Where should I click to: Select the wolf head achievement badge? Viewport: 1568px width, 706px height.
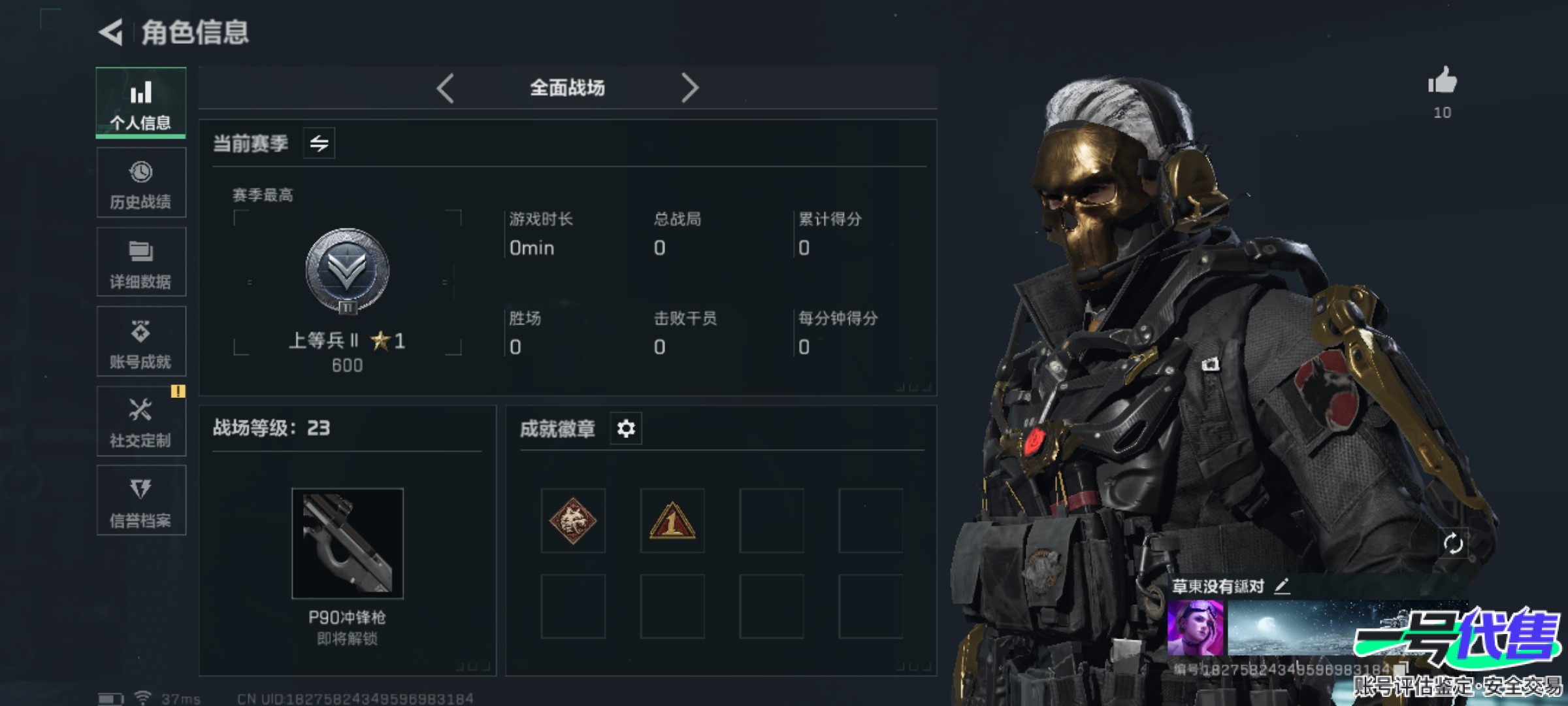573,521
